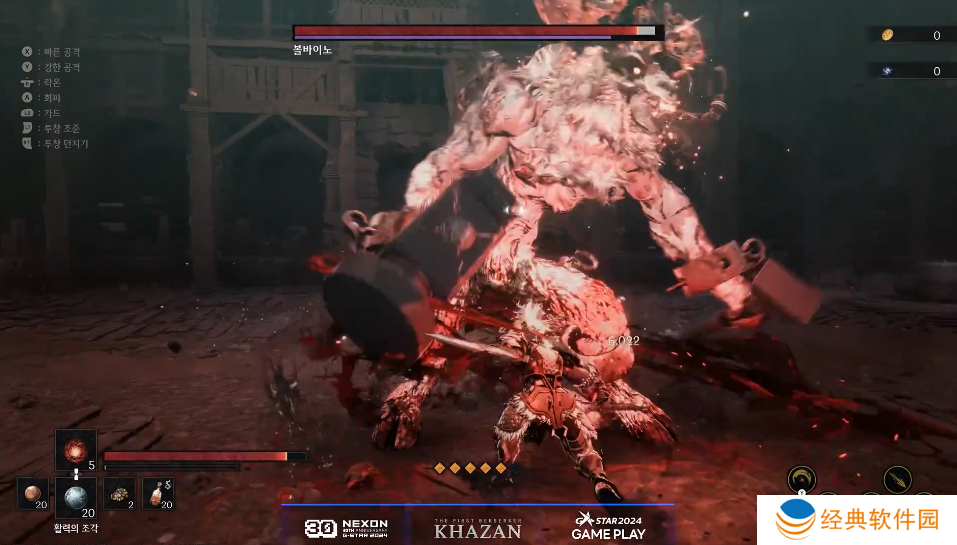Activate the crescent swirl skill icon
The image size is (957, 545).
801,479
